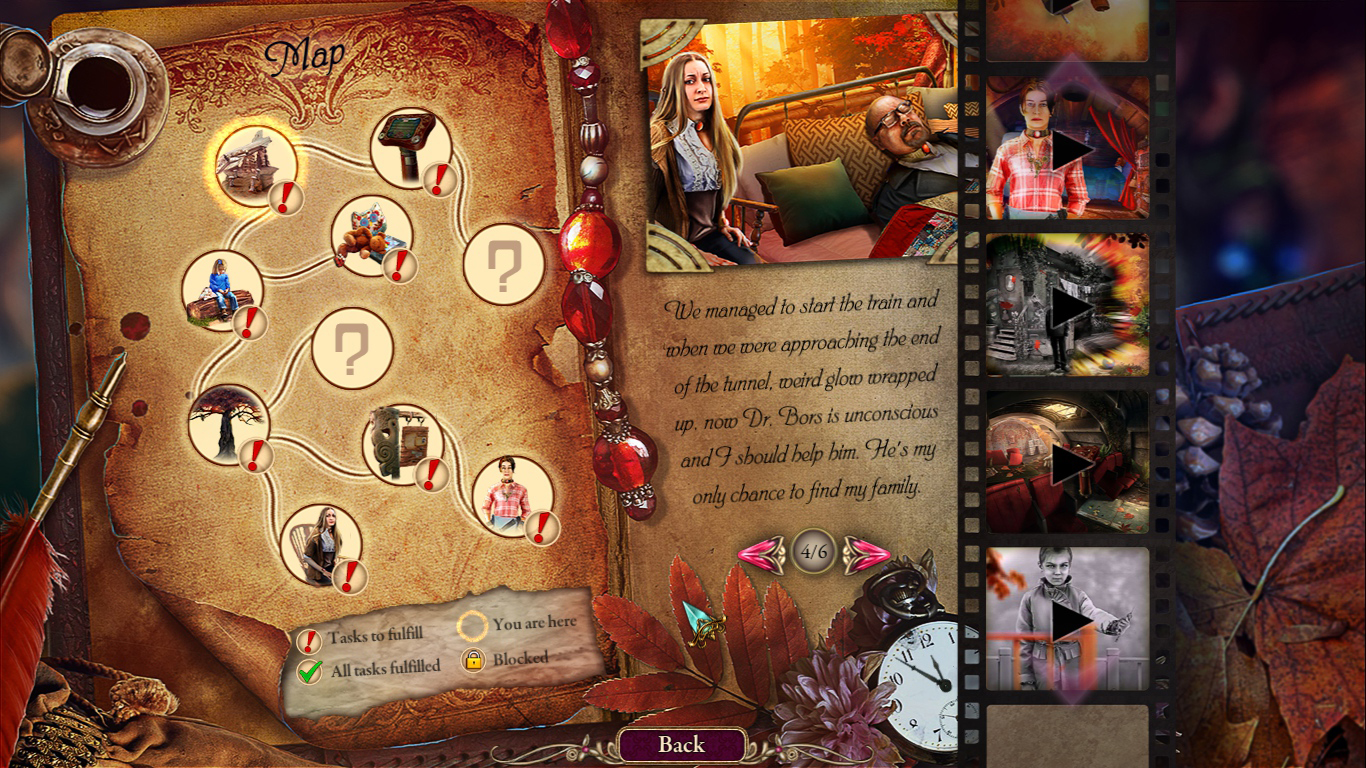1366x768 pixels.
Task: Reveal the upper question mark location
Action: (505, 265)
